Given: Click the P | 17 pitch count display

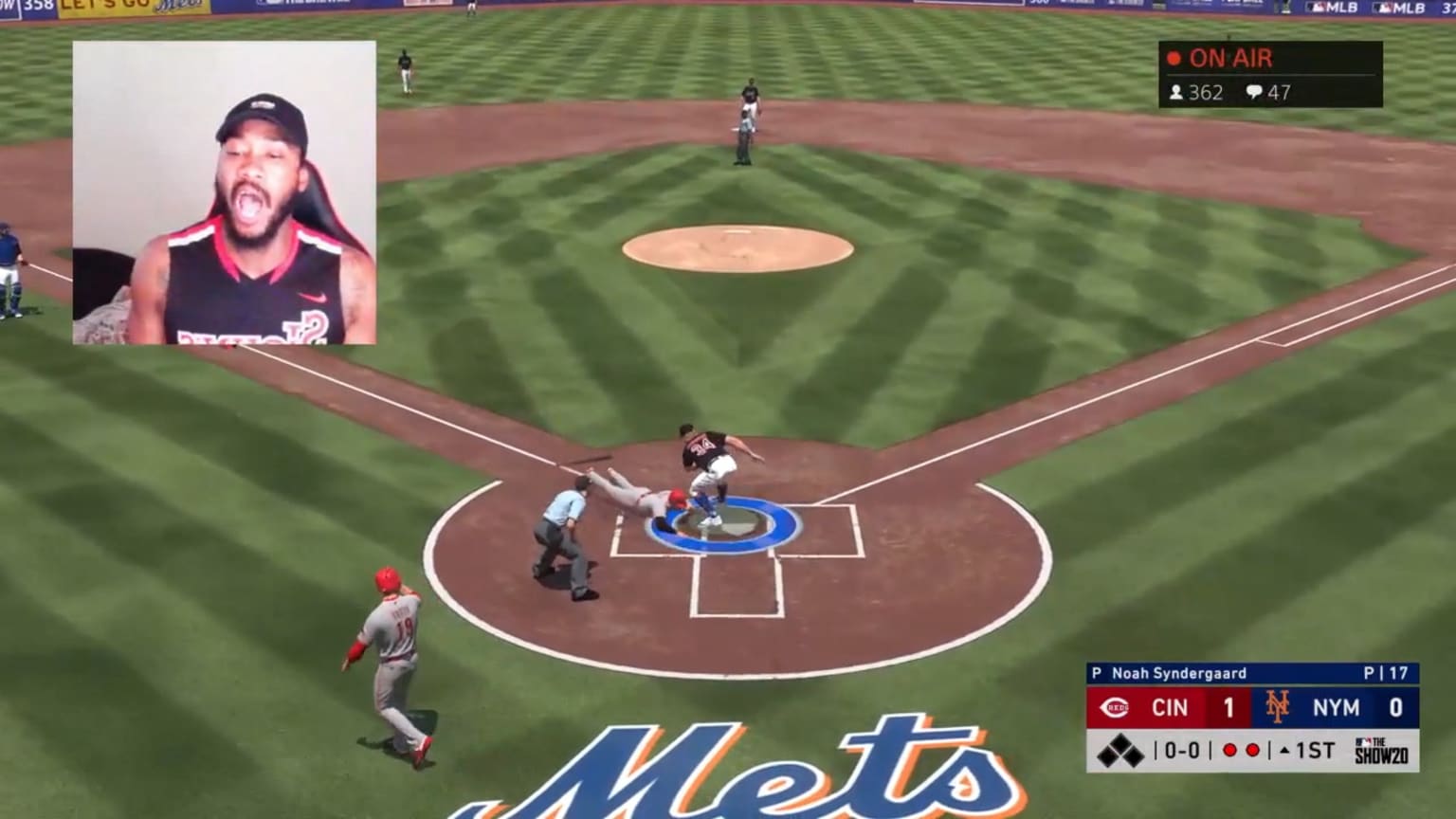Looking at the screenshot, I should coord(1386,672).
